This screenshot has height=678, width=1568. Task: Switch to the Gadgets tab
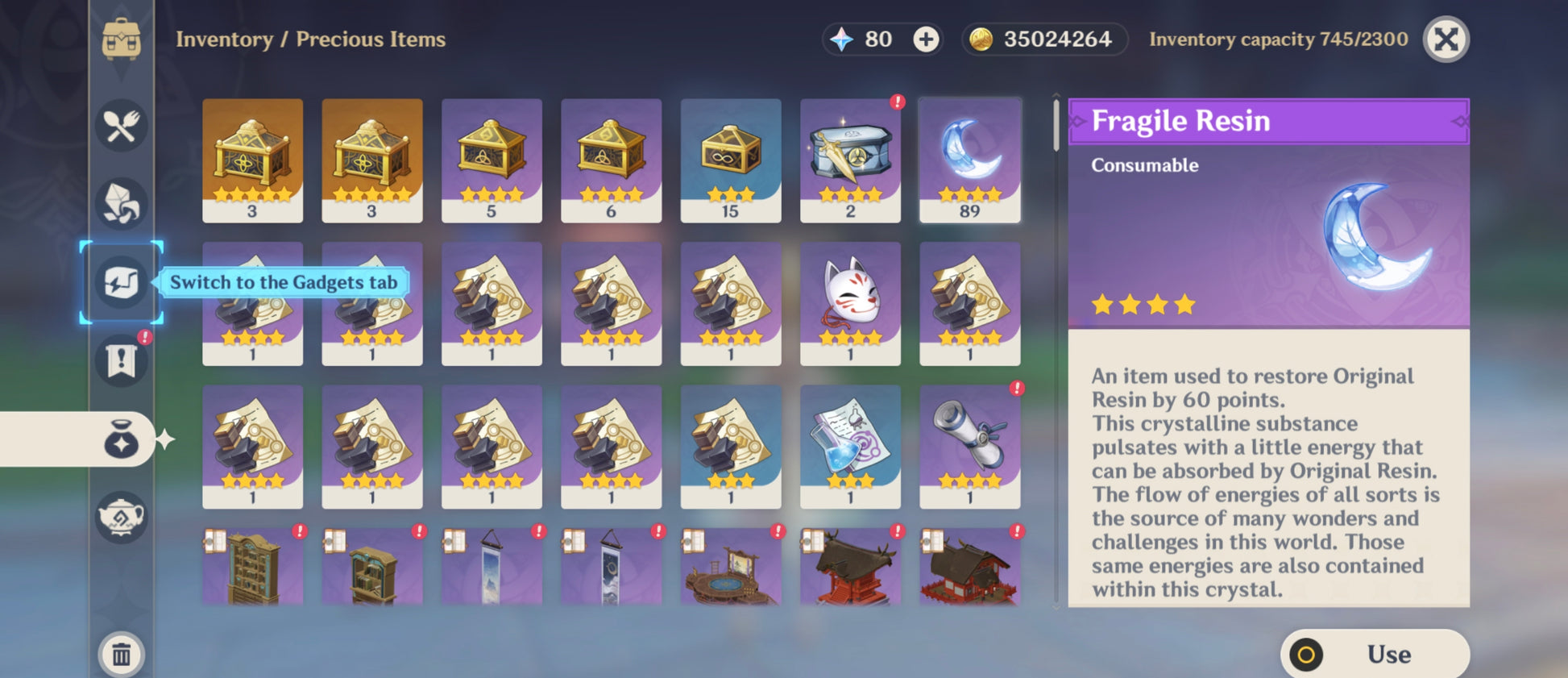tap(122, 283)
